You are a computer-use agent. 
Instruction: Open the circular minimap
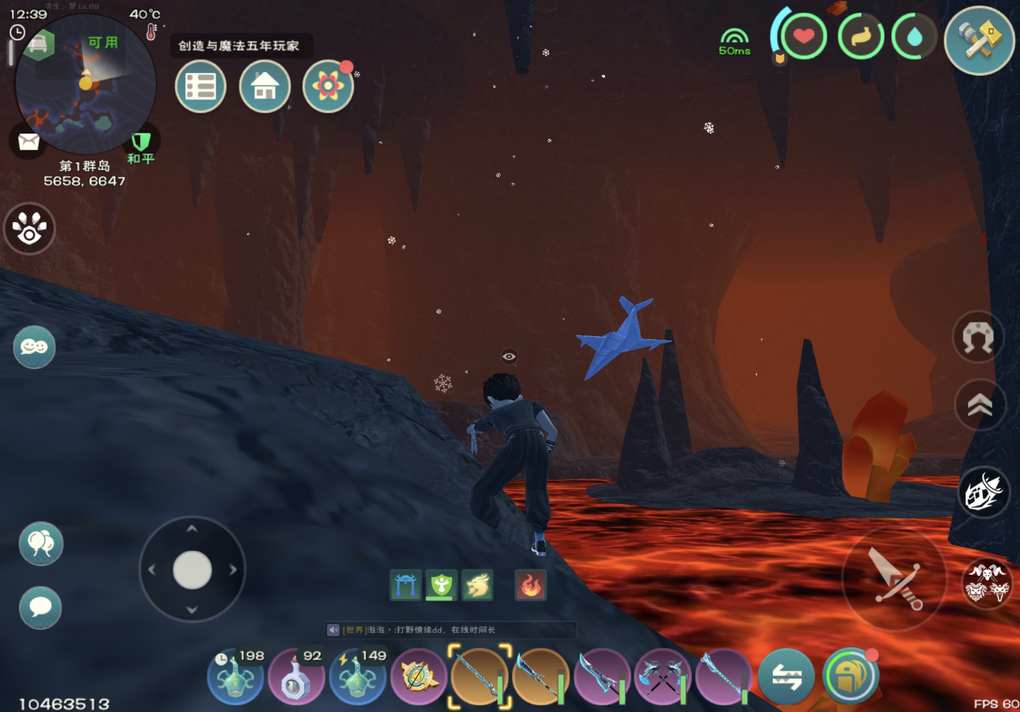85,84
